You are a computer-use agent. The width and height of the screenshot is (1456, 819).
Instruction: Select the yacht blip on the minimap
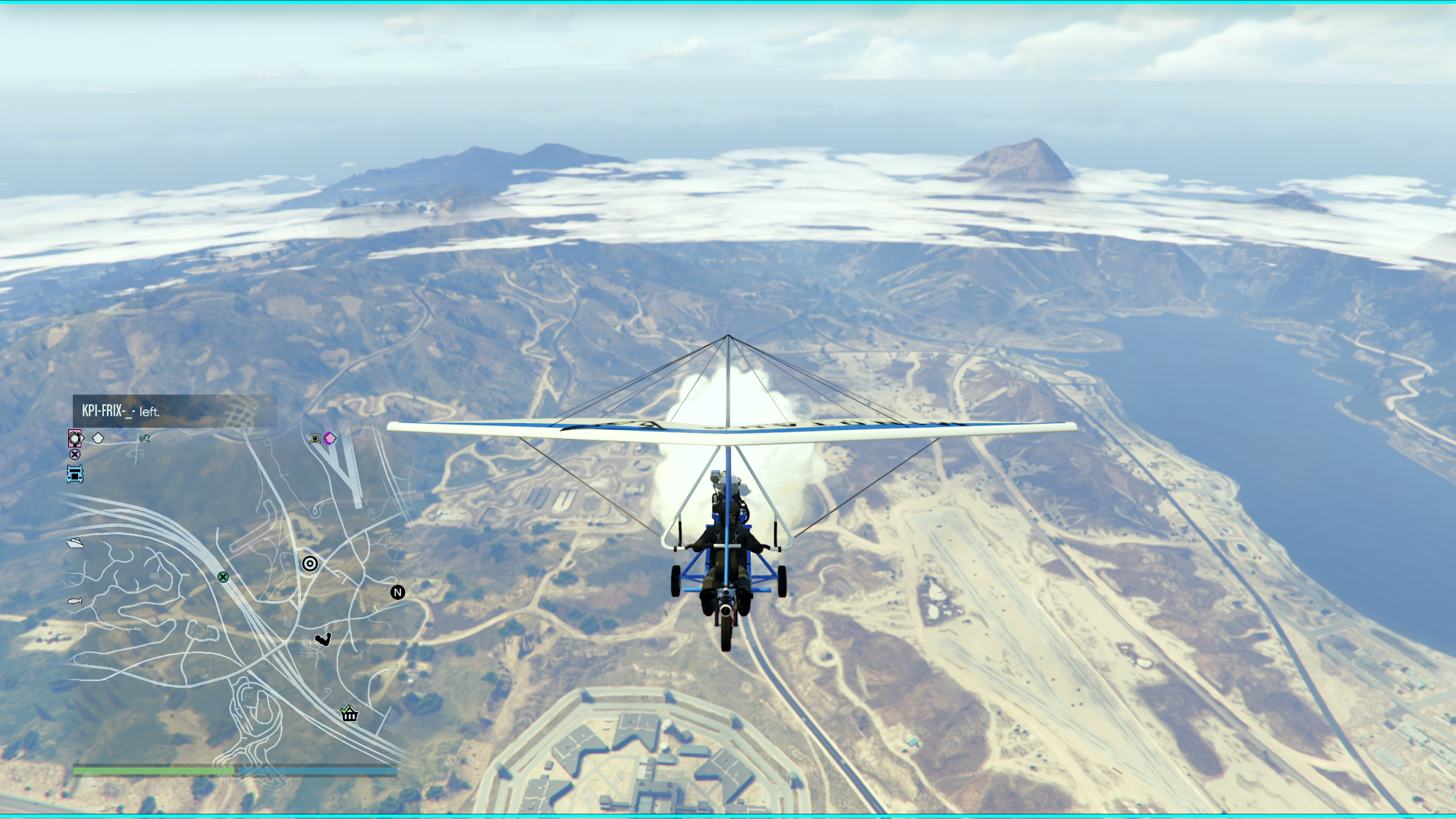coord(75,542)
